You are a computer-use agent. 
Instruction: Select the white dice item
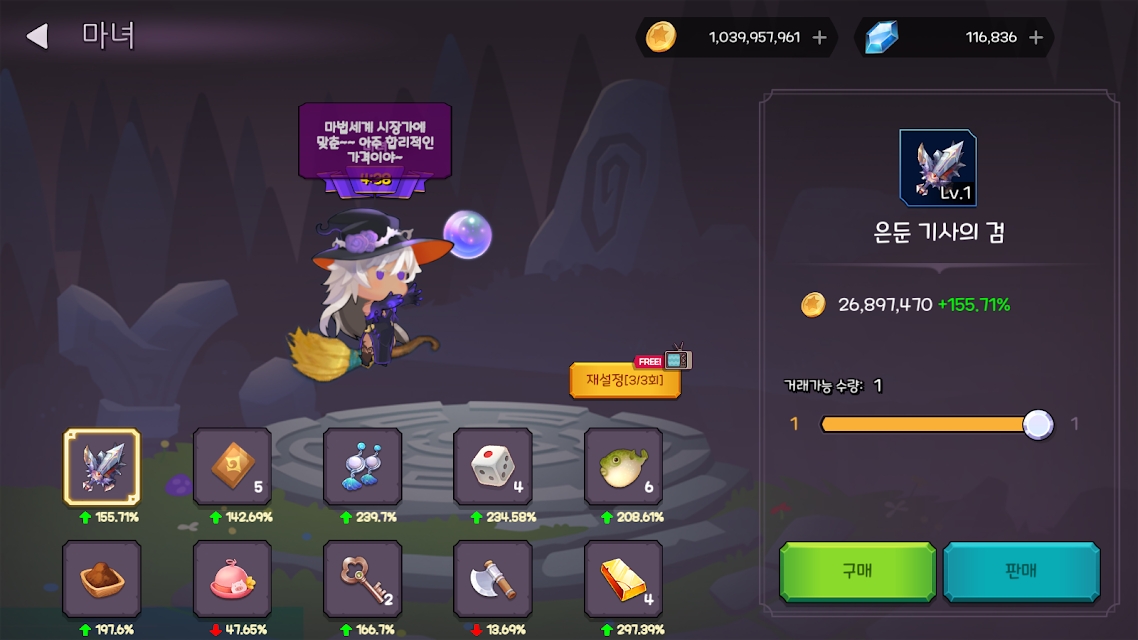(x=492, y=467)
